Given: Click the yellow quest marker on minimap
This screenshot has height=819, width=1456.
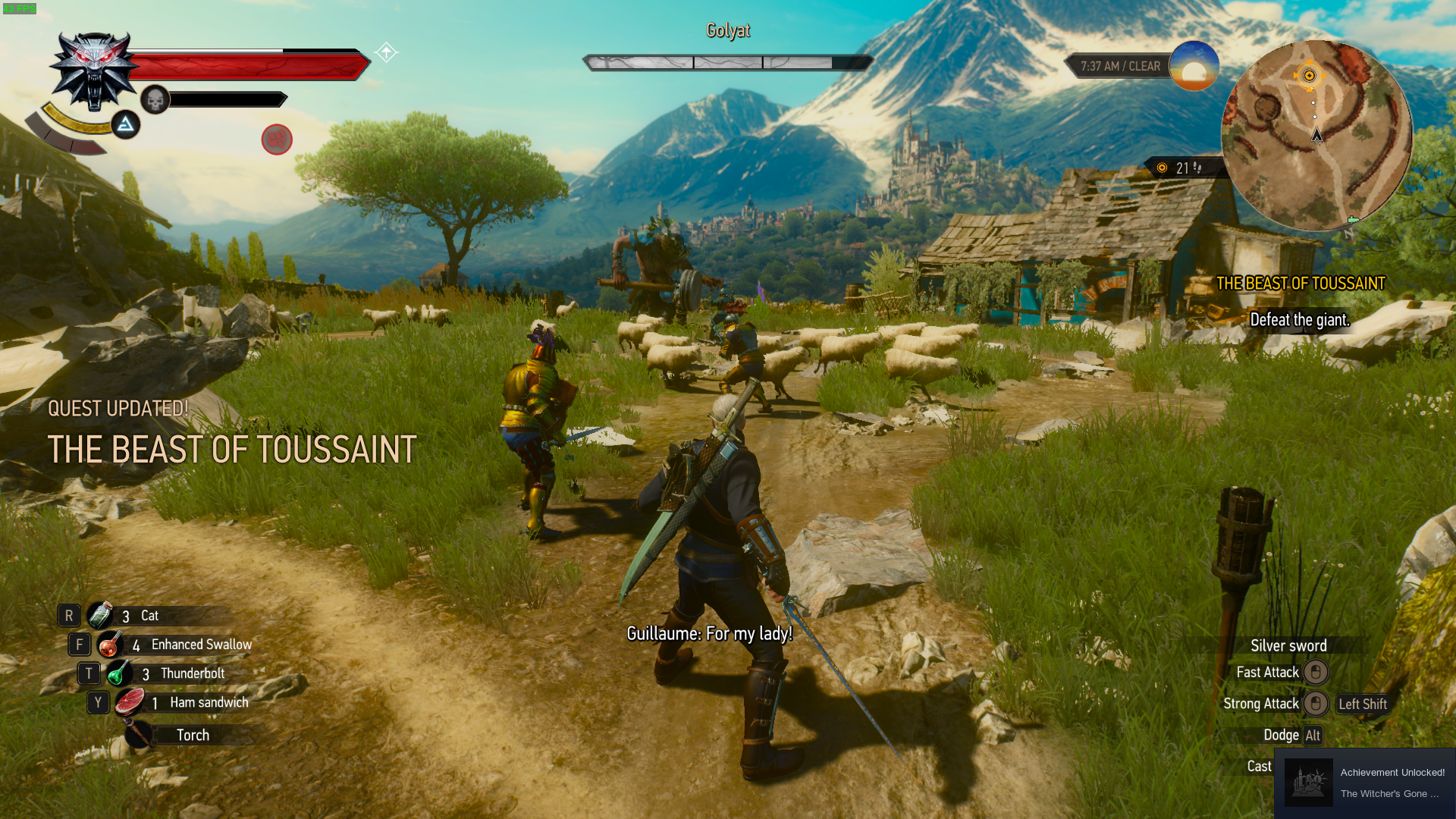Looking at the screenshot, I should (1309, 75).
